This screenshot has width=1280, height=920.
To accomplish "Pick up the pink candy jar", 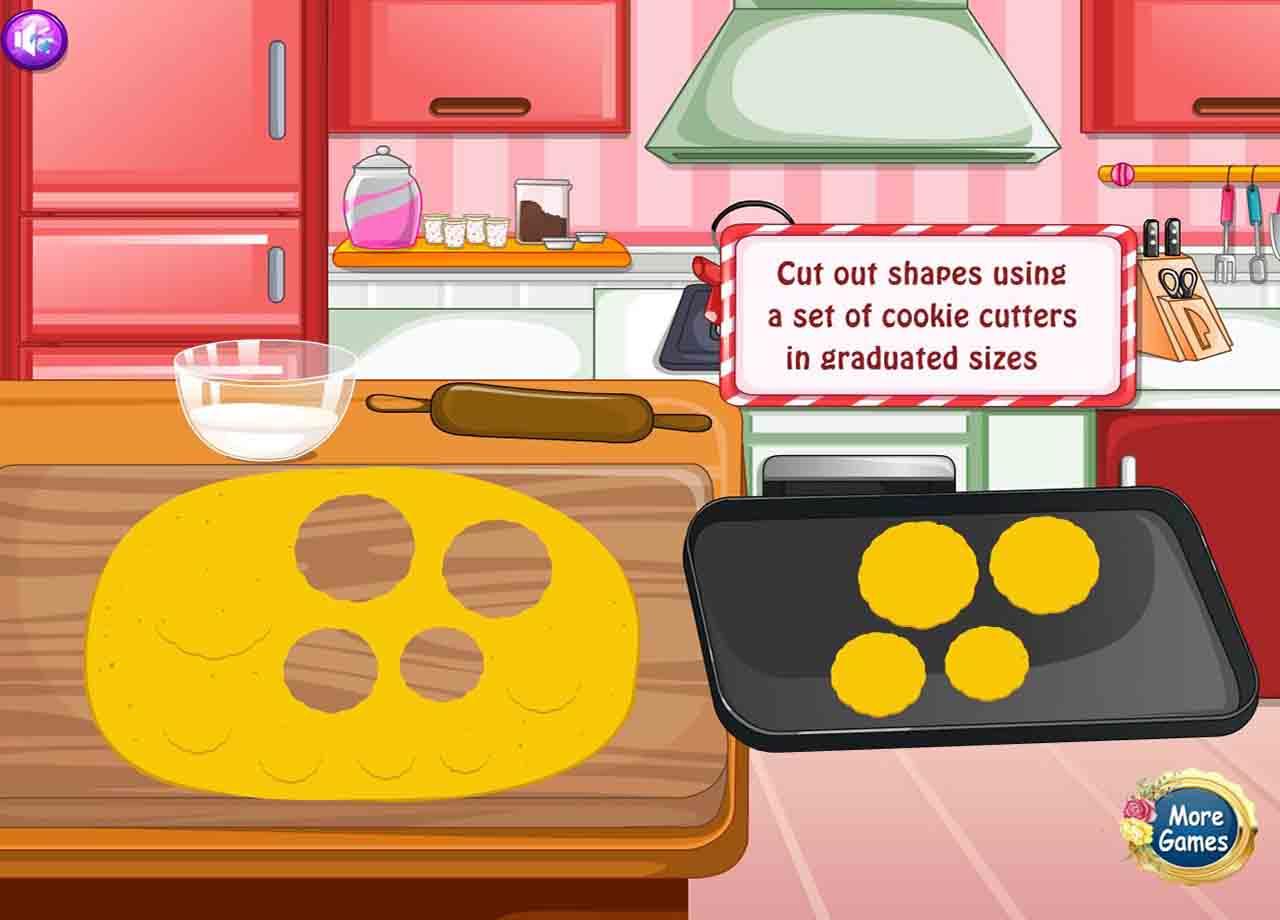I will click(383, 200).
